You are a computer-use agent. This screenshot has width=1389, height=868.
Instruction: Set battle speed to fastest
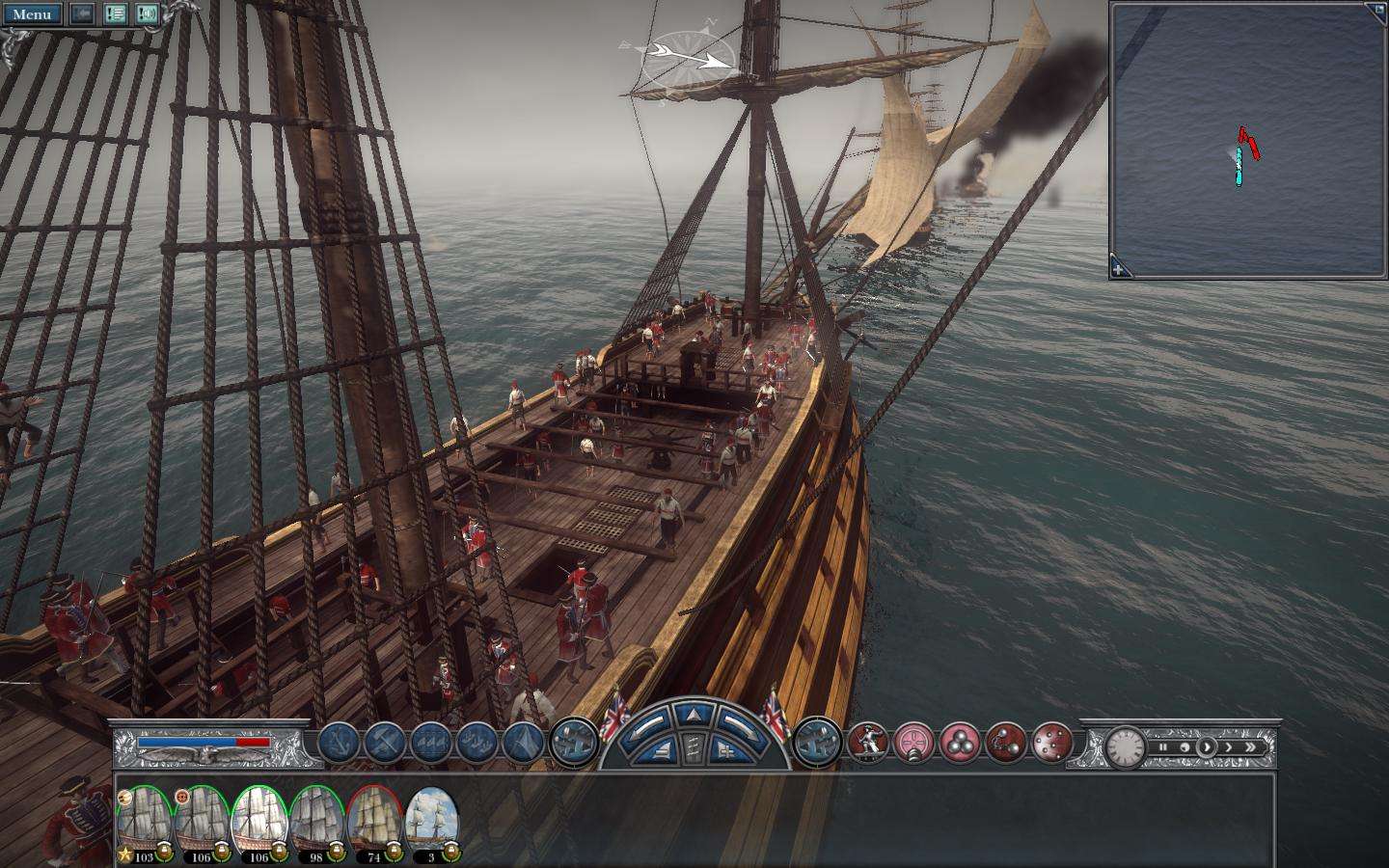coord(1252,746)
